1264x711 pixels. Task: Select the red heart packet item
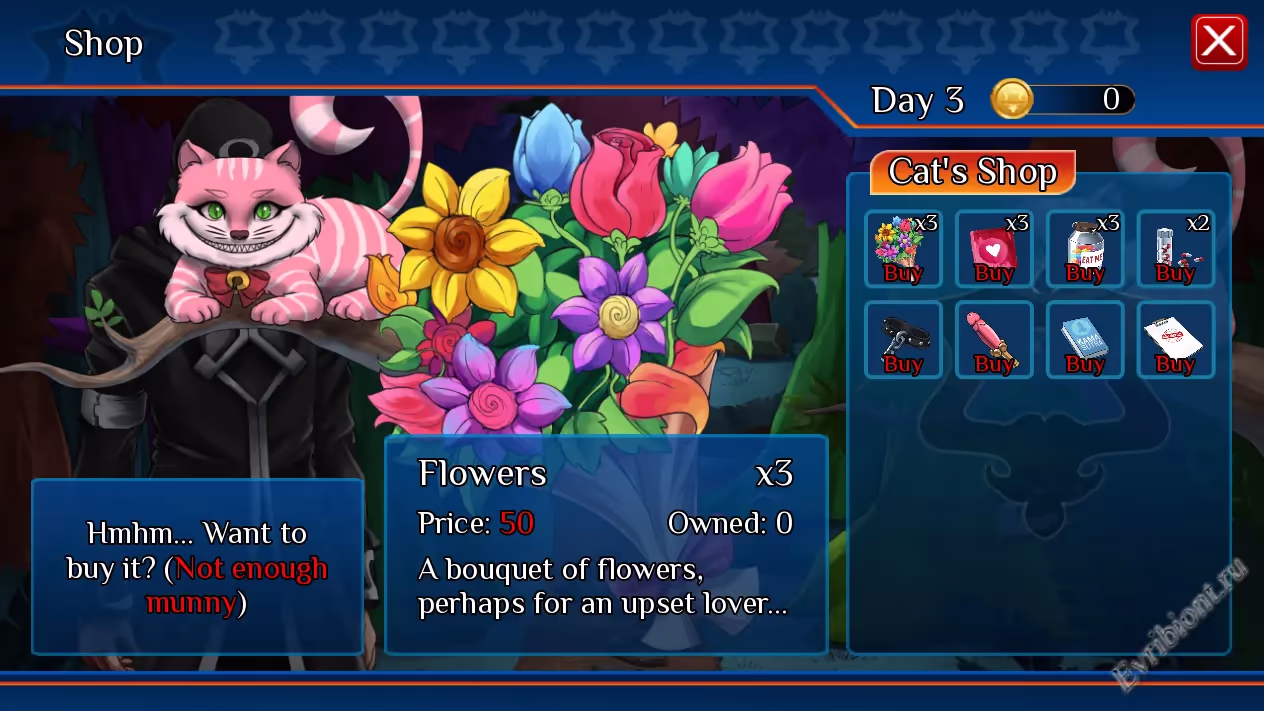point(994,249)
